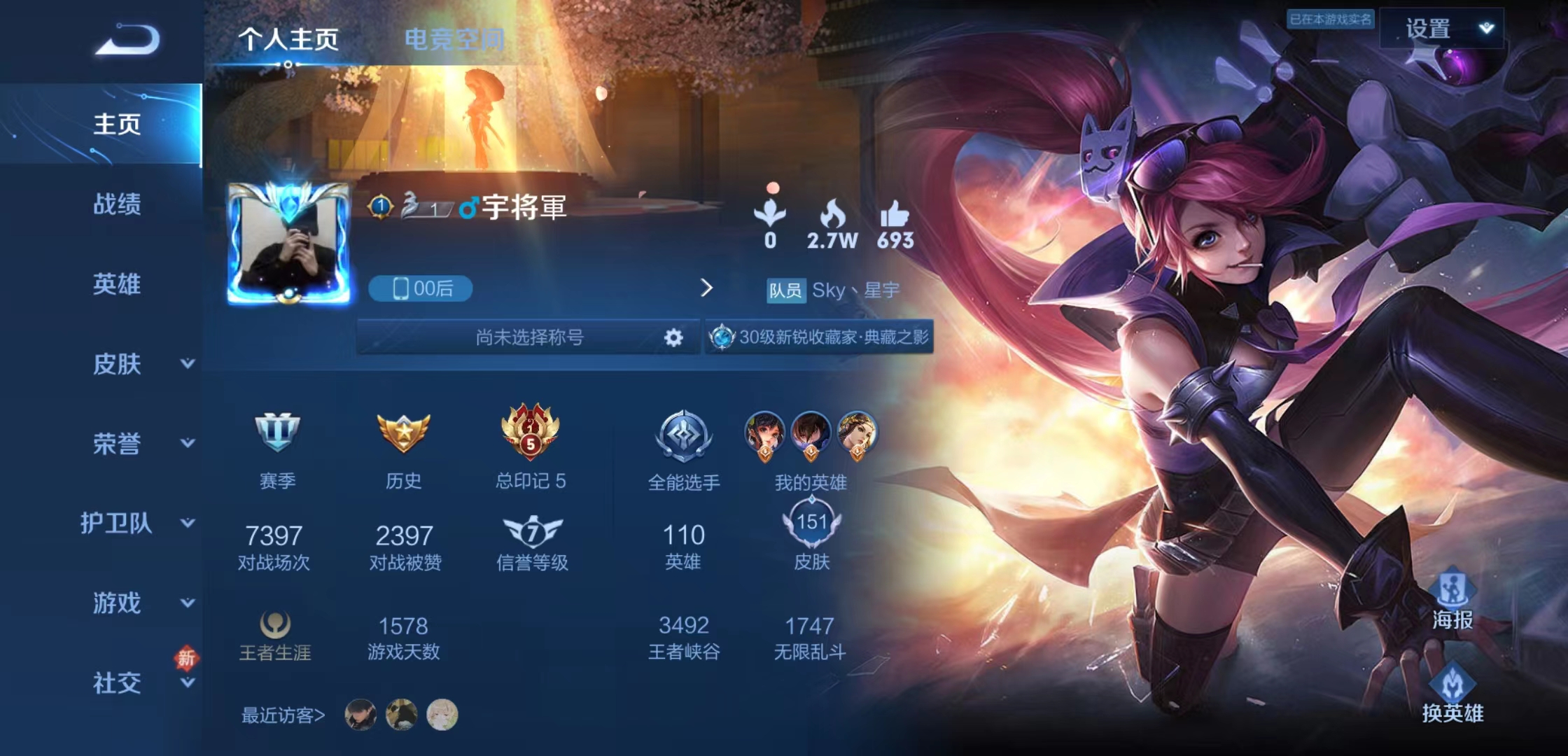This screenshot has height=756, width=1568.
Task: Open the 最近访客 recent visitors link
Action: pos(280,715)
